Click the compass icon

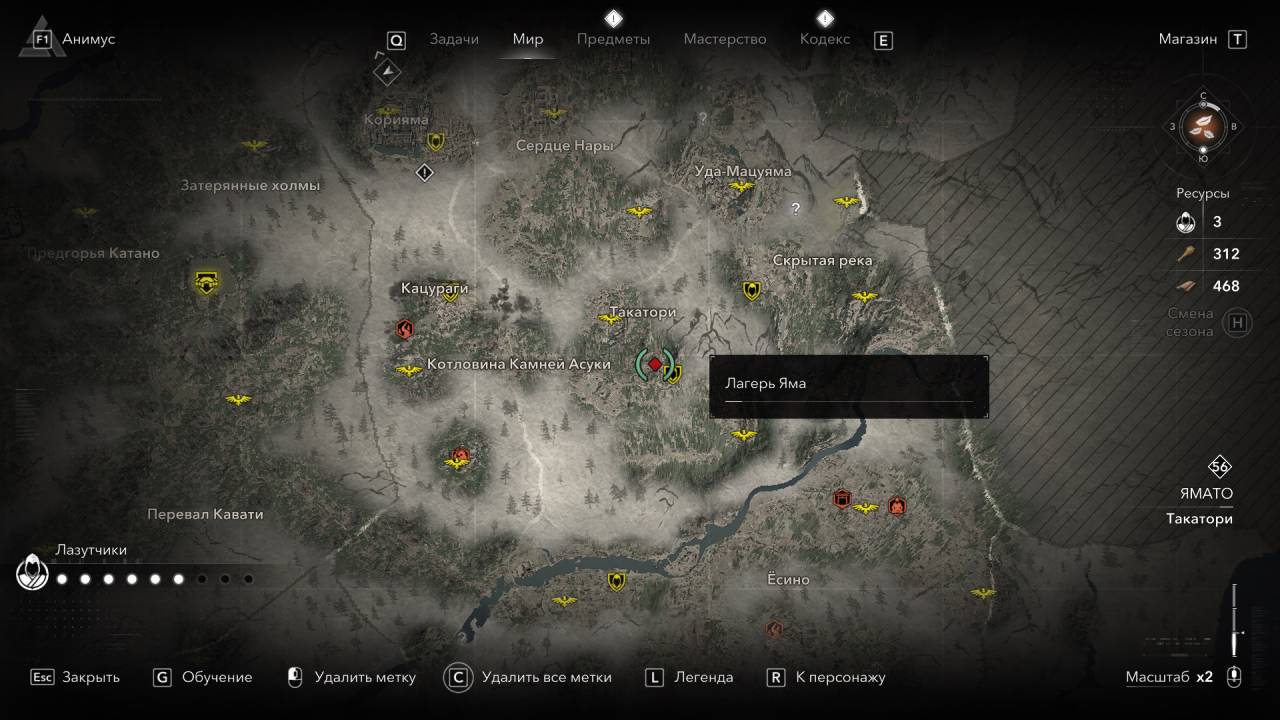(x=1203, y=127)
